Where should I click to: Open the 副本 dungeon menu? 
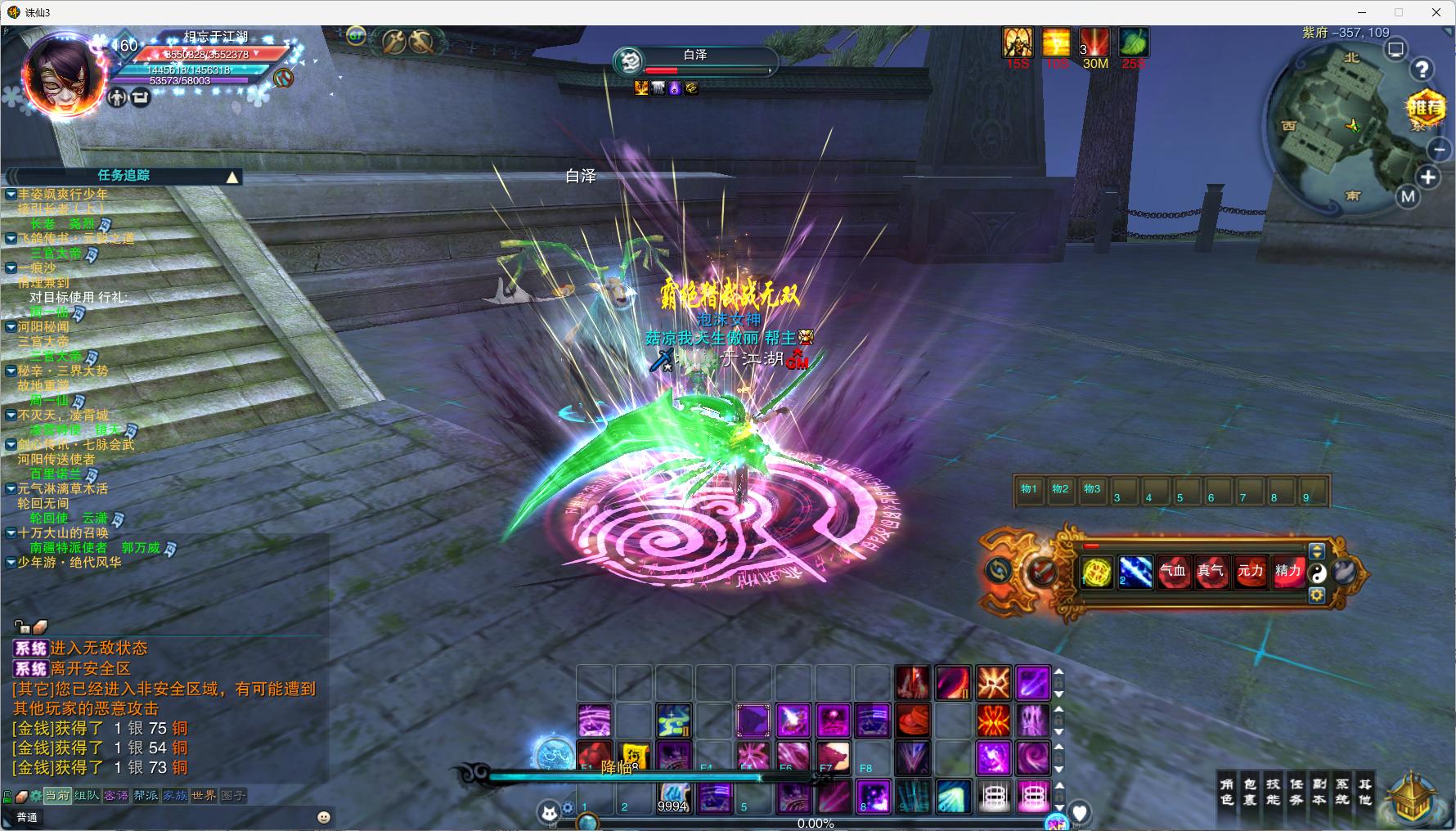coord(1319,792)
